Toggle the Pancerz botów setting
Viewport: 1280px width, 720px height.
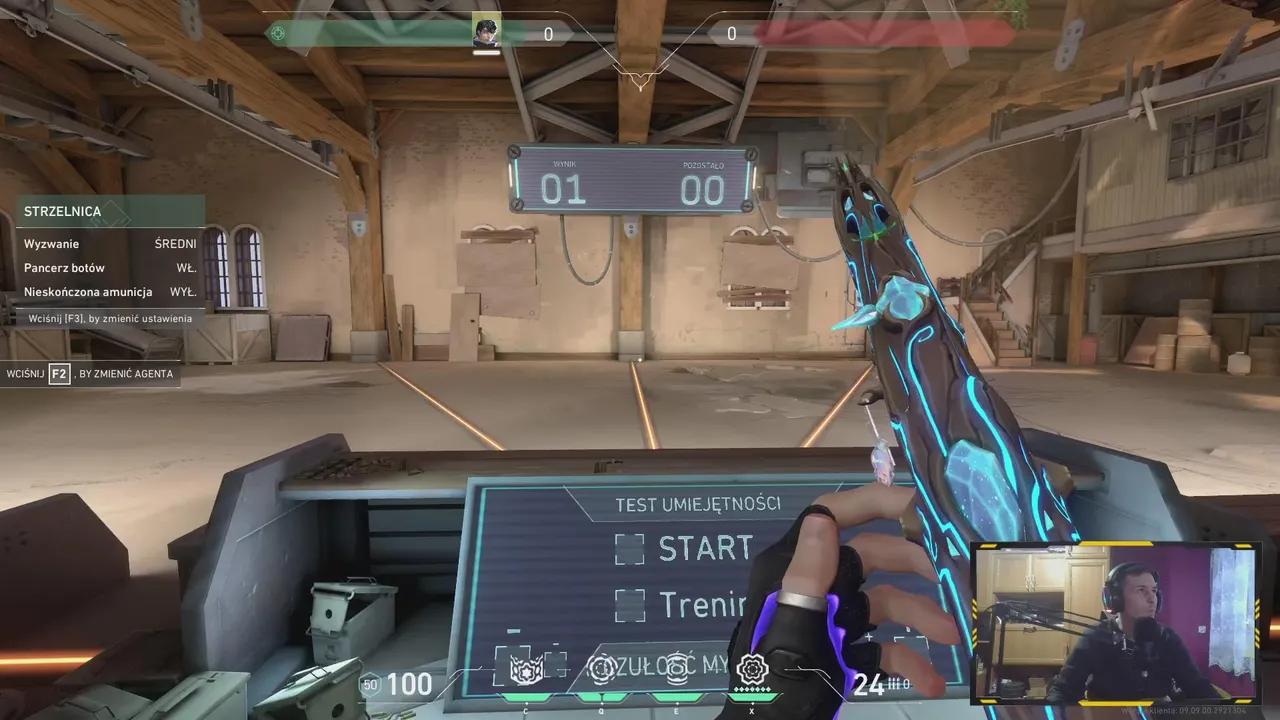click(110, 268)
